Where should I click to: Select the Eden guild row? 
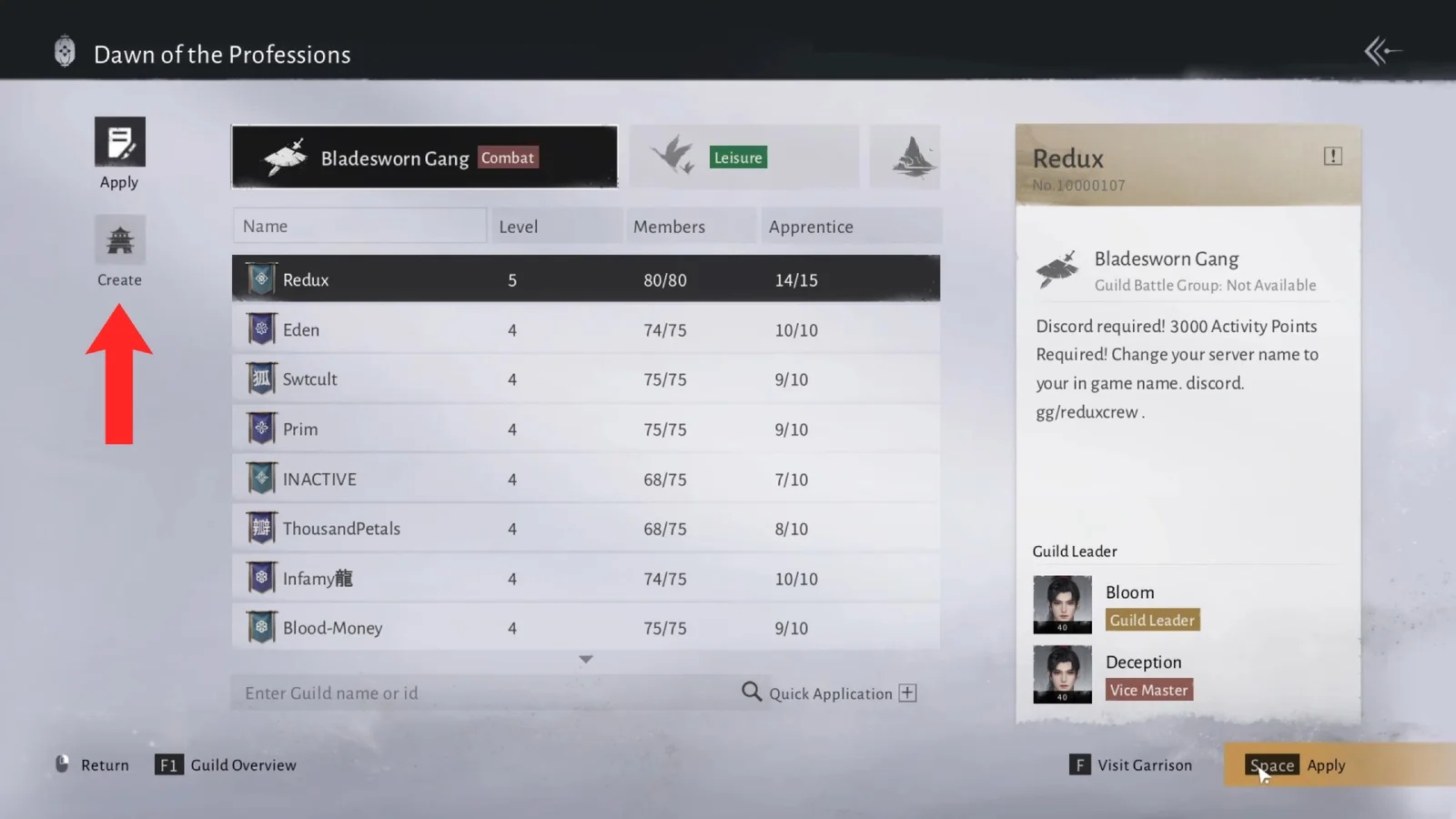point(585,329)
